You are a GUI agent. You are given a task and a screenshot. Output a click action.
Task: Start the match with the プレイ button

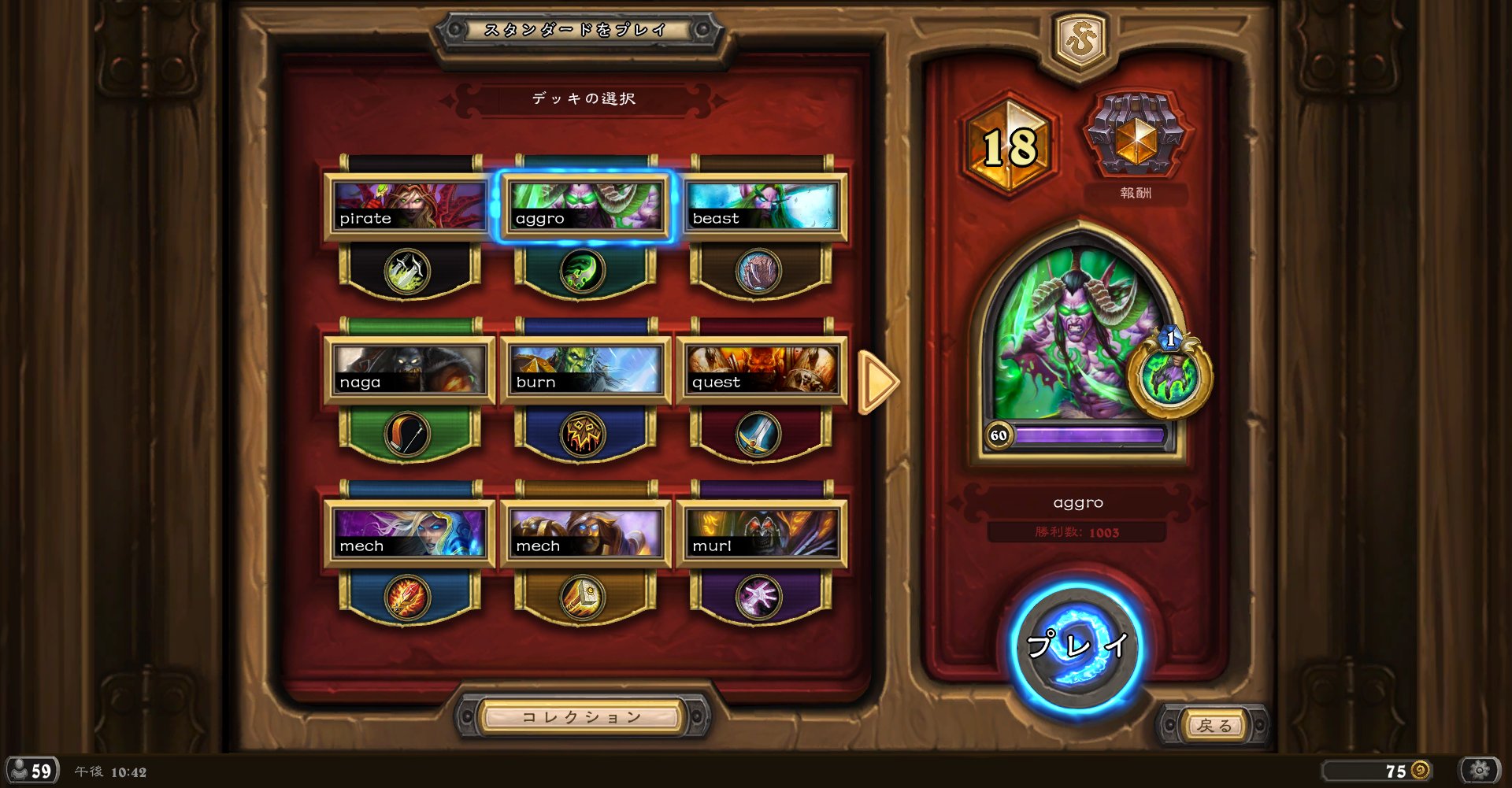(1077, 646)
